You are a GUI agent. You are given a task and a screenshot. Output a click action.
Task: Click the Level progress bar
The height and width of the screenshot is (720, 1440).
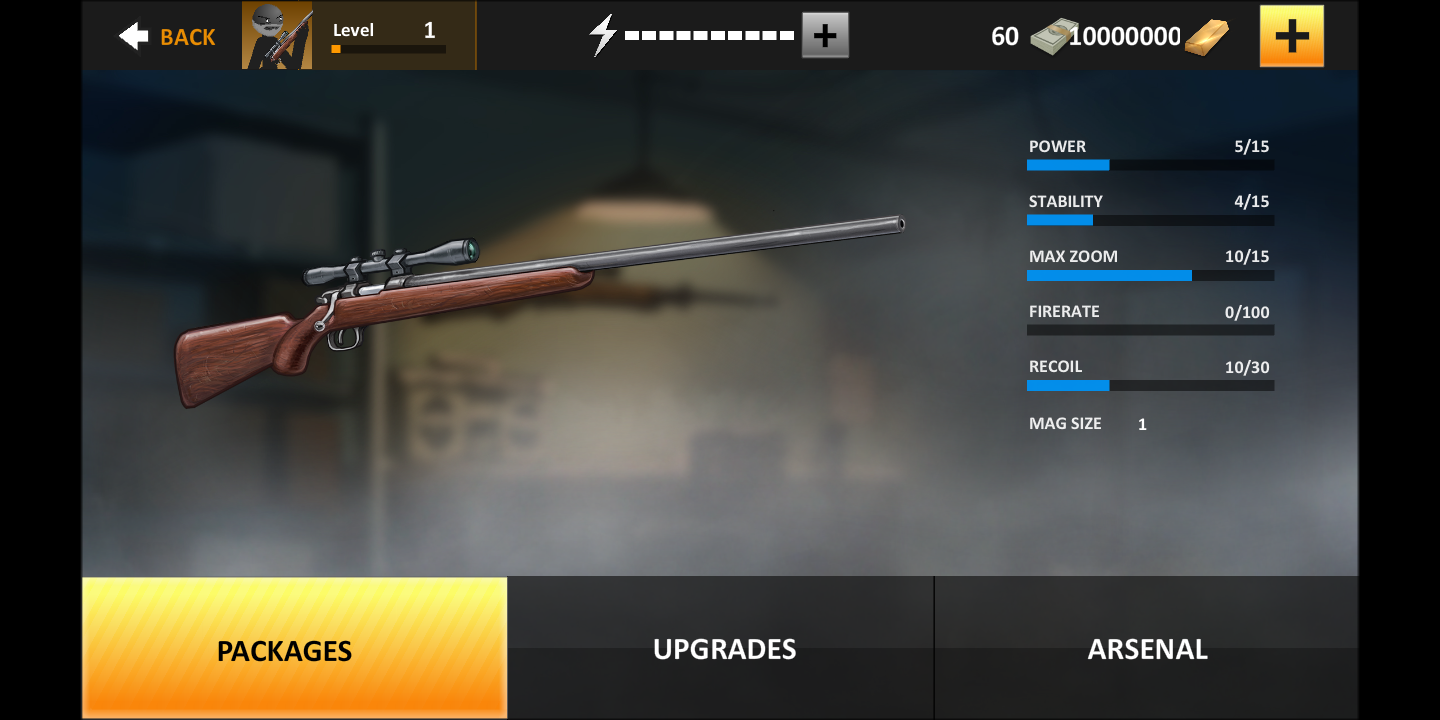pos(388,48)
